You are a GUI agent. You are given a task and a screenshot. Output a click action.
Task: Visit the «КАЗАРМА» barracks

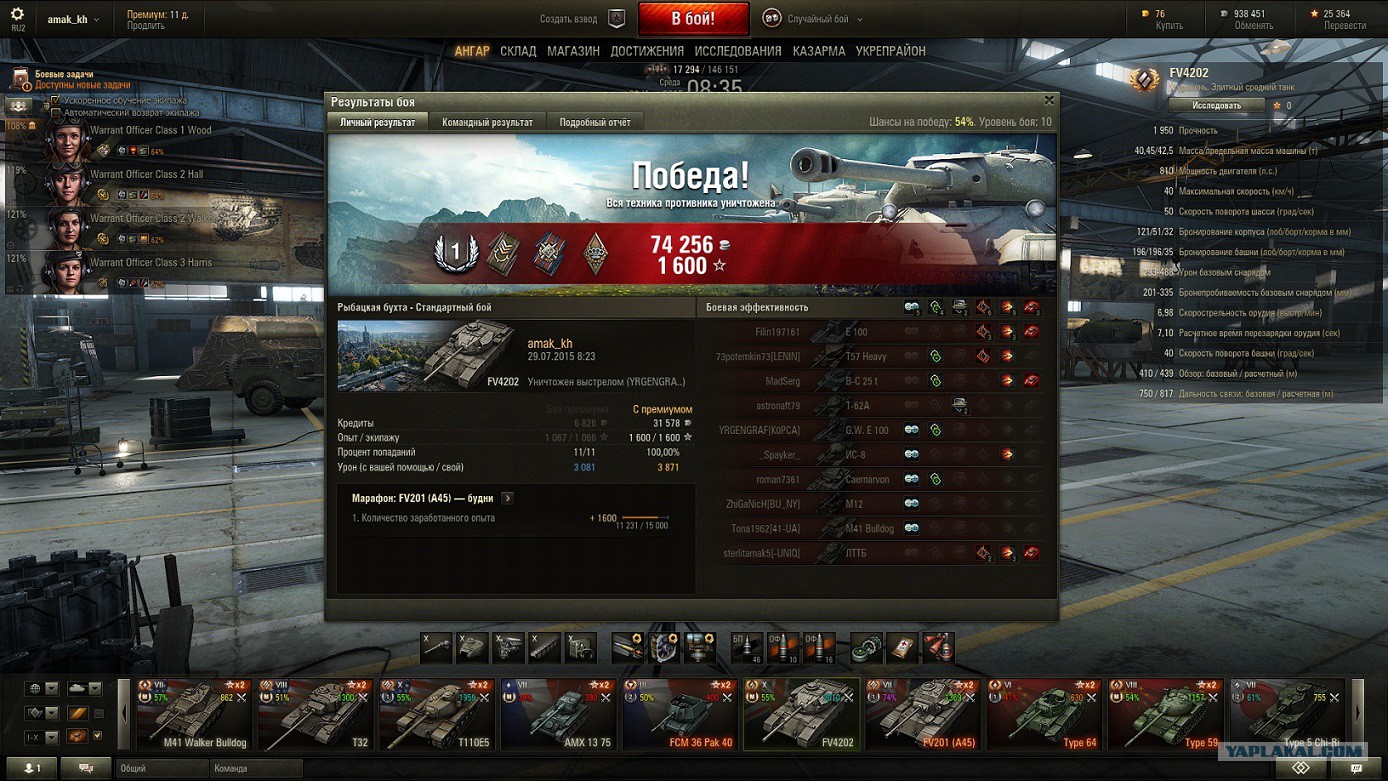click(x=819, y=51)
